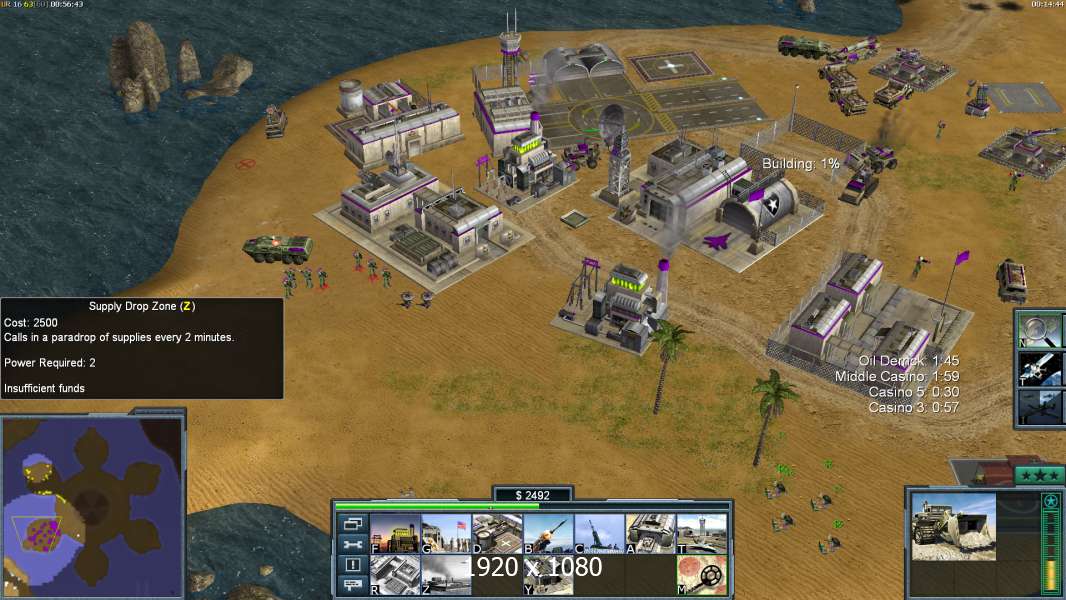Screen dimensions: 1066x600
Task: Click the dozer unit portrait
Action: (x=953, y=525)
